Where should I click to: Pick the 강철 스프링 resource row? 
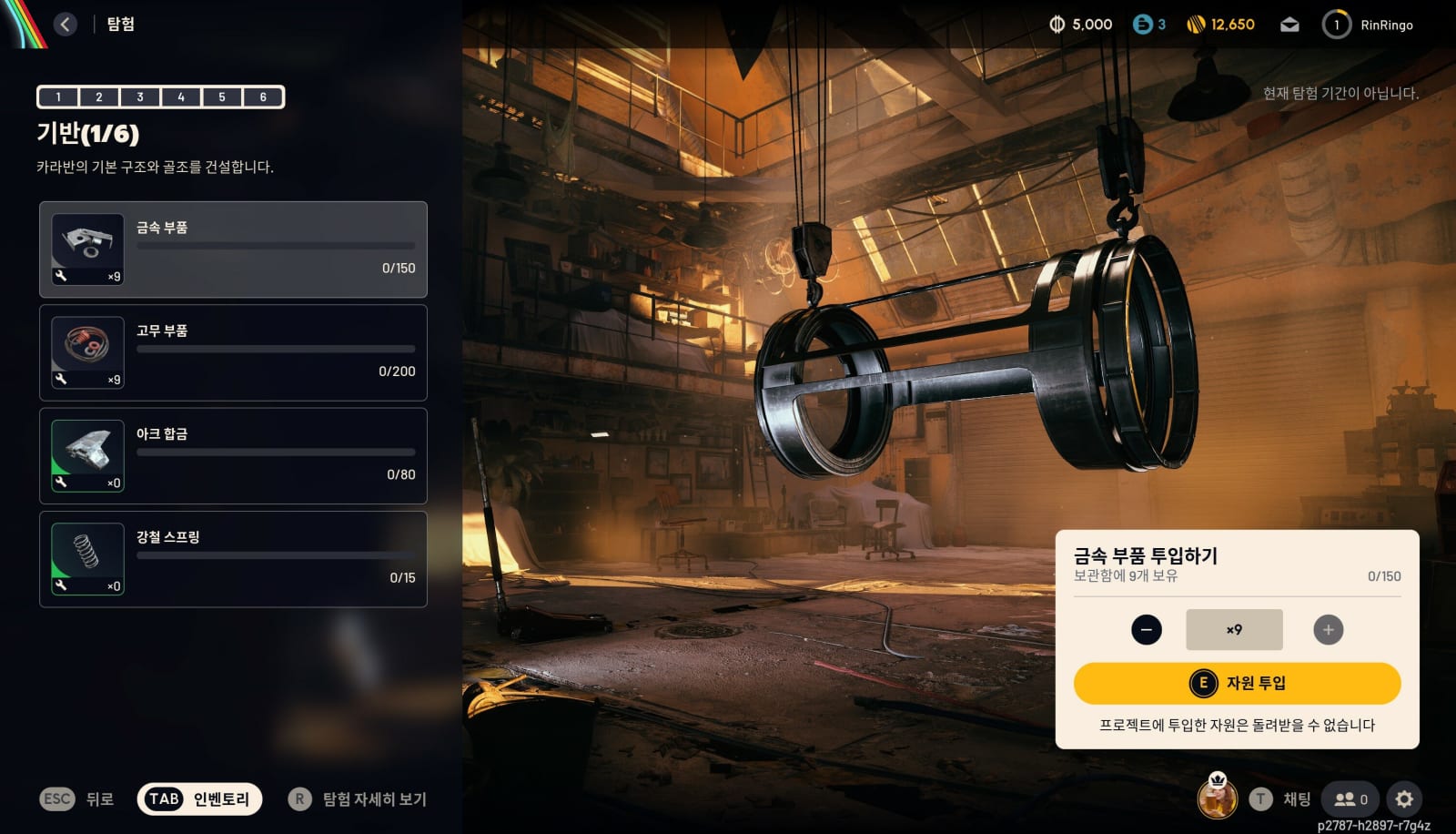point(233,559)
